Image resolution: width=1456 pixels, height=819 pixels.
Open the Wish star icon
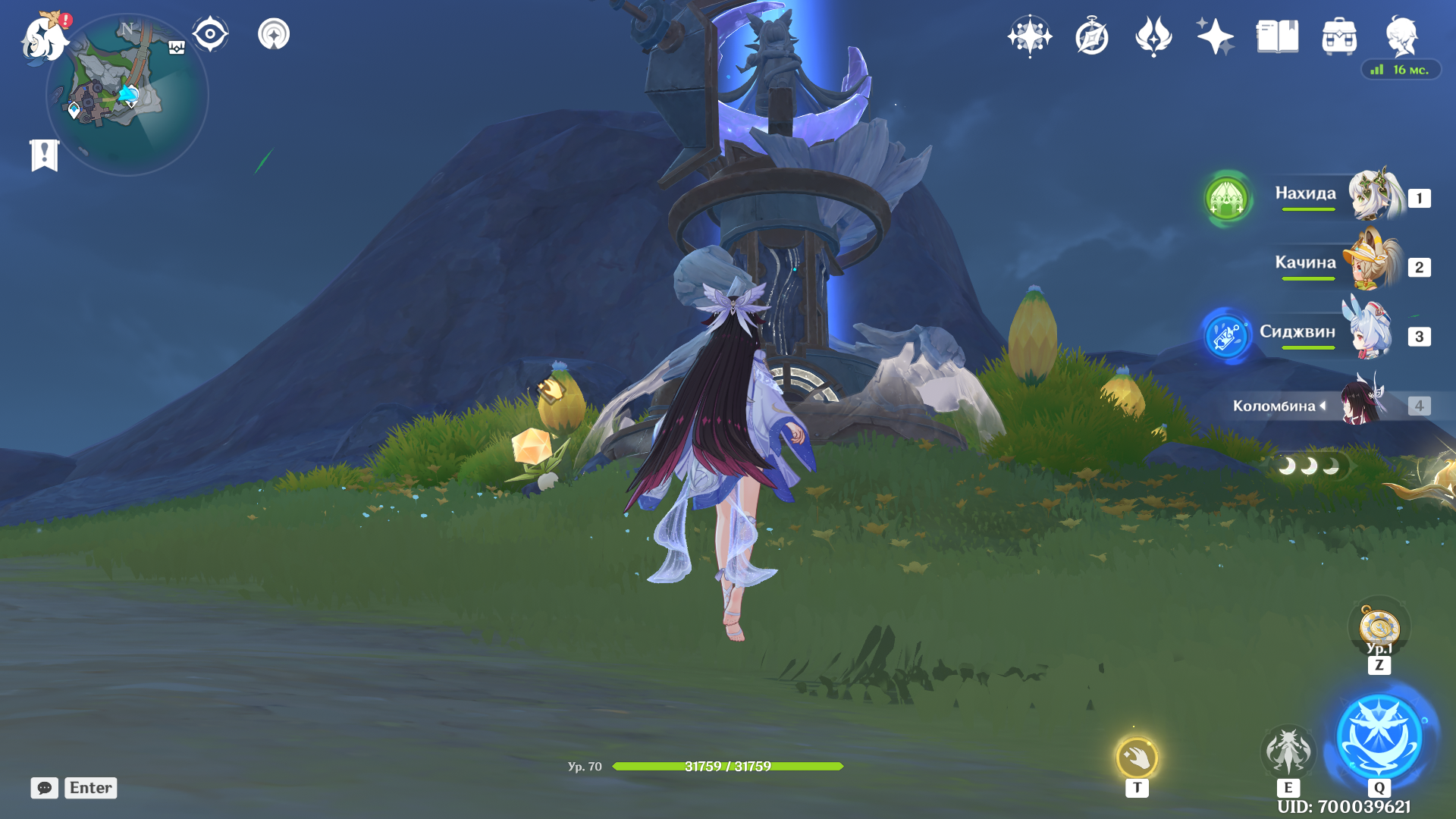1030,36
